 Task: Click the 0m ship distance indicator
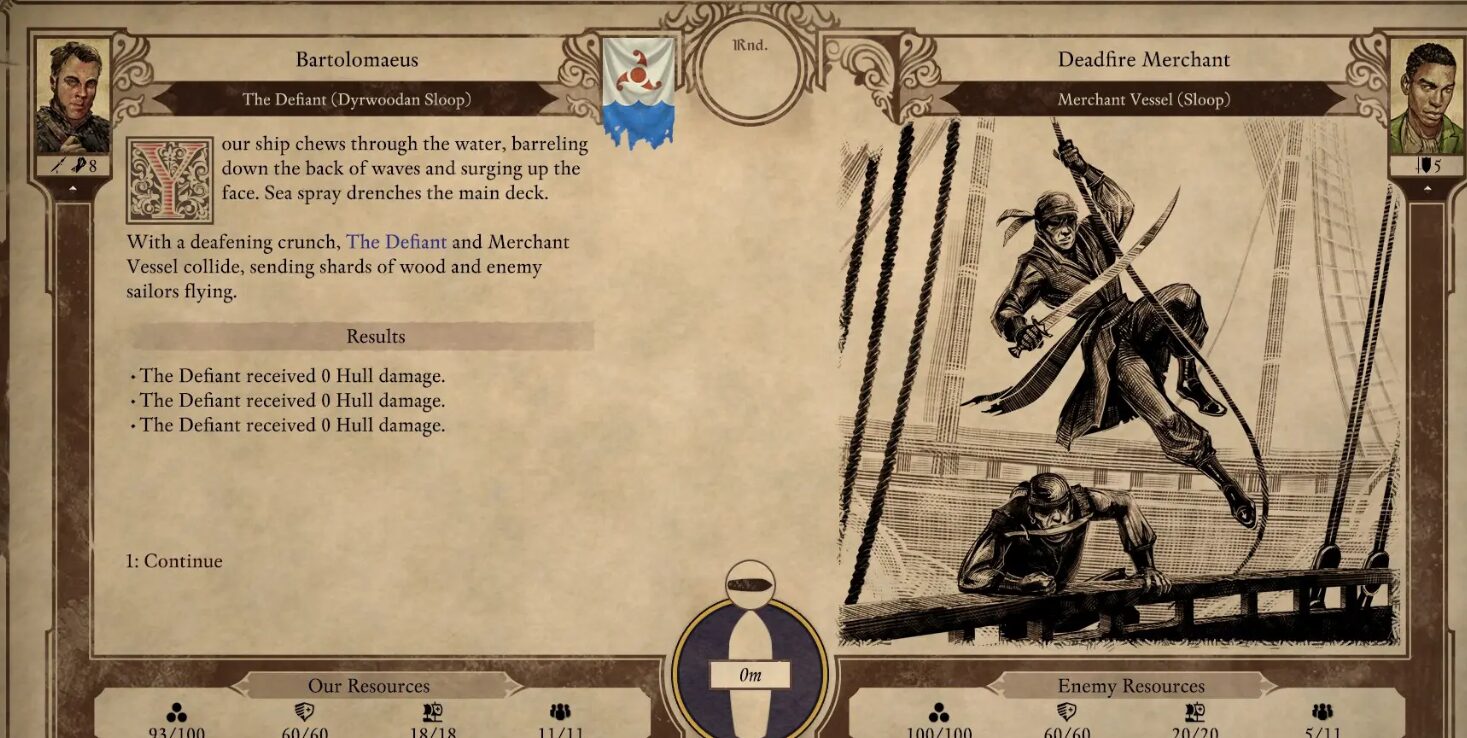click(749, 674)
